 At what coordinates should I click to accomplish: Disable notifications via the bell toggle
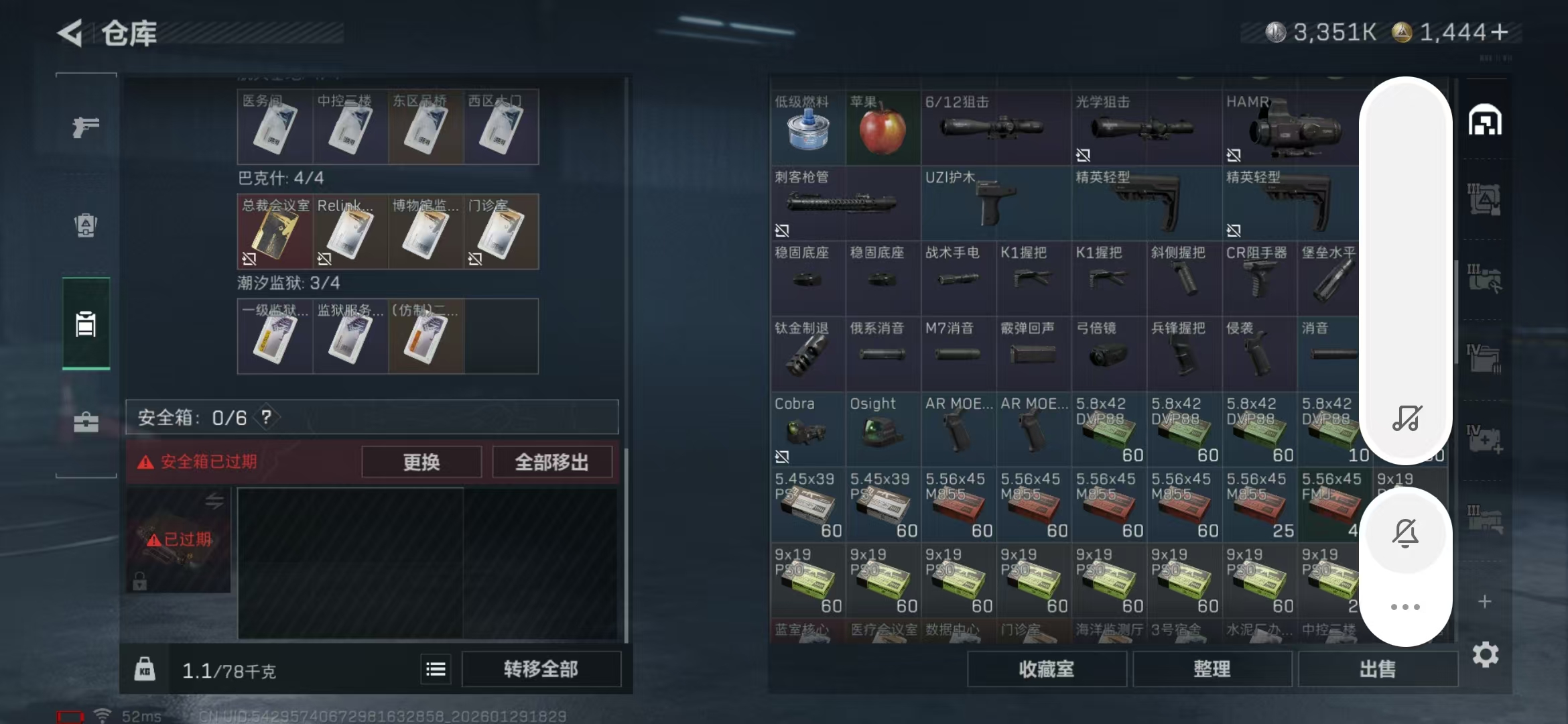[x=1407, y=533]
